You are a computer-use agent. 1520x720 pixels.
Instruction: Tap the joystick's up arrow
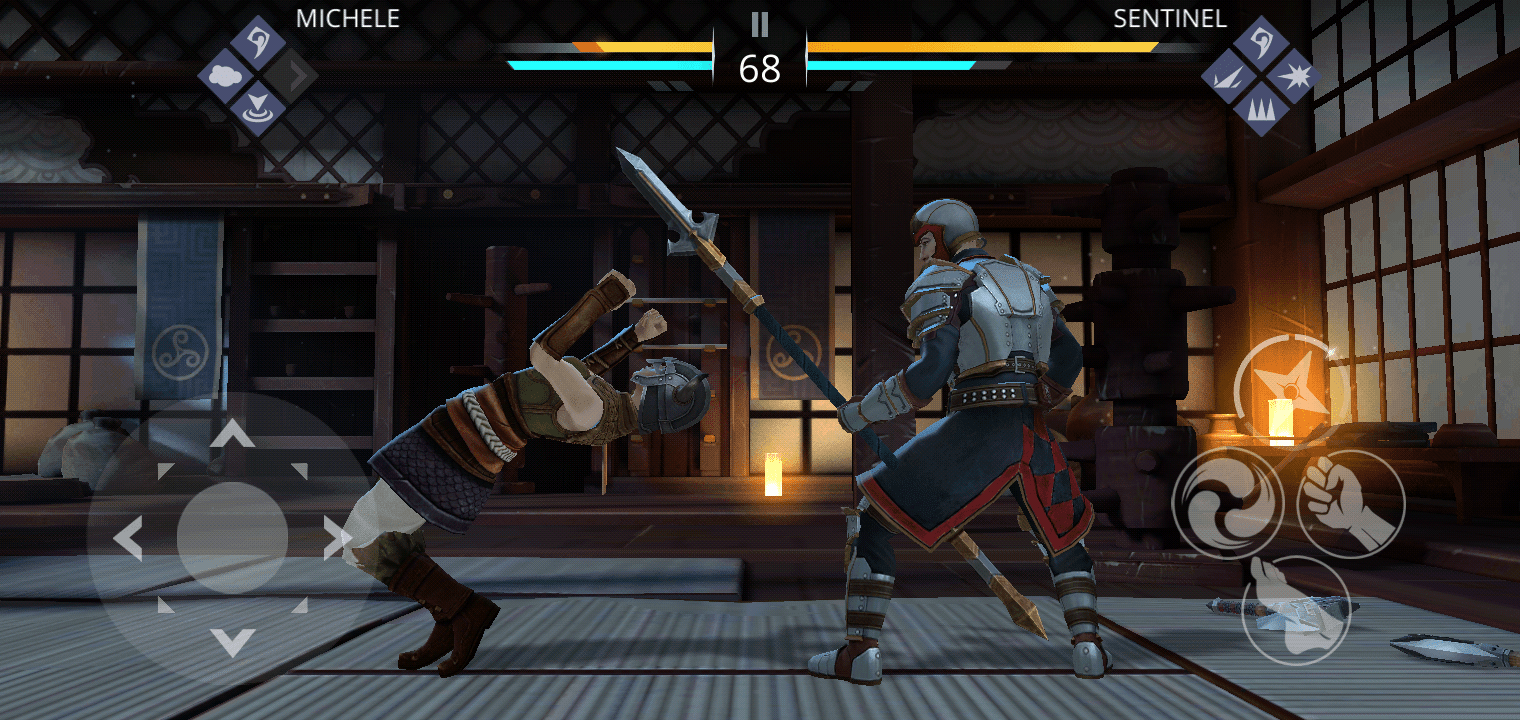pos(233,433)
